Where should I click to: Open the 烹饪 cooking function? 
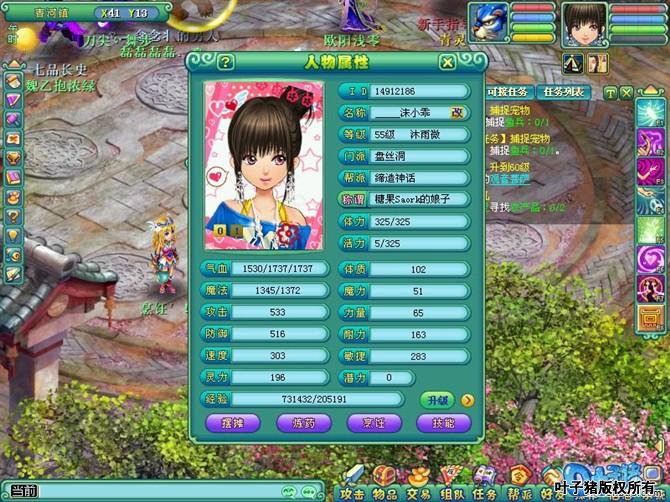[373, 423]
